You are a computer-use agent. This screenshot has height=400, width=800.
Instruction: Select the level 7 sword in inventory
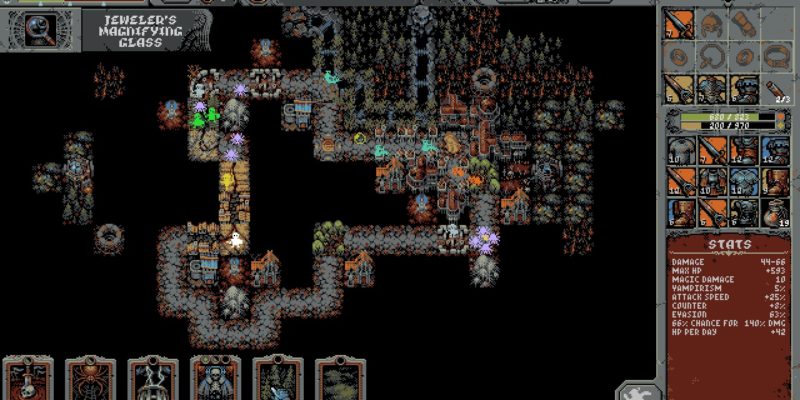pyautogui.click(x=712, y=150)
